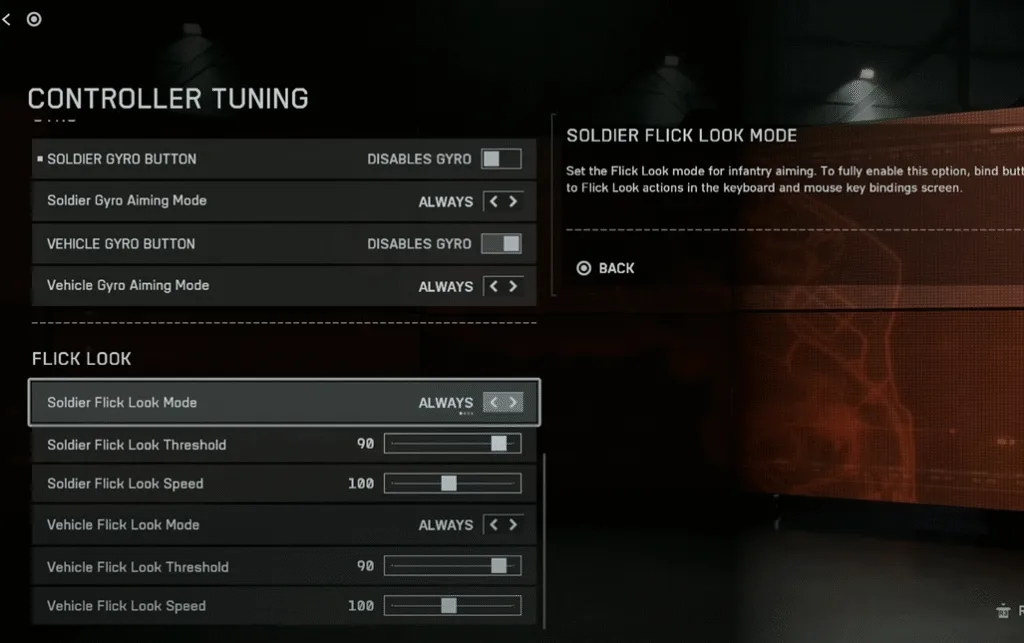Adjust the Soldier Flick Look Threshold slider

tap(499, 444)
